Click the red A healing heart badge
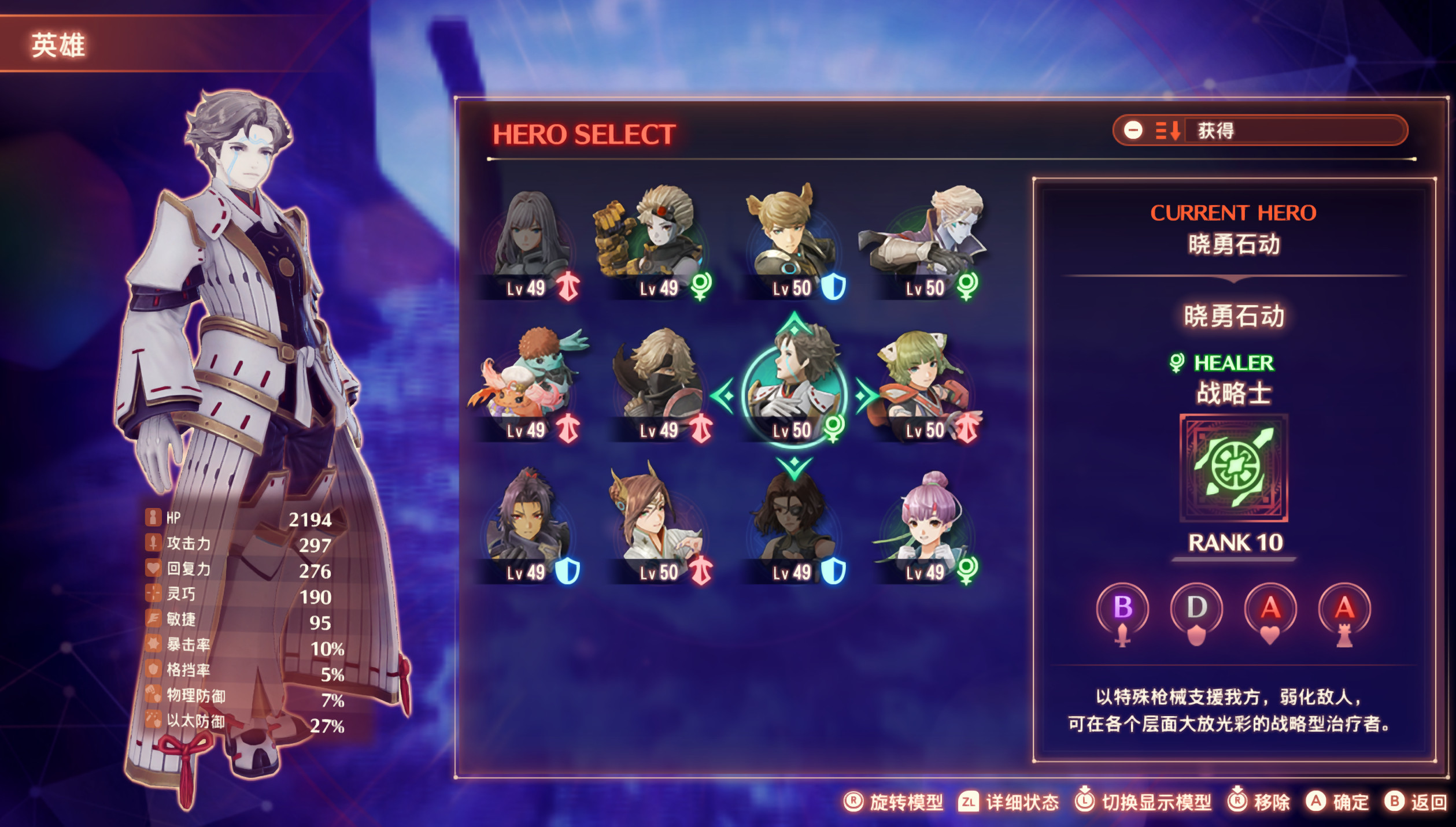This screenshot has width=1456, height=827. [1270, 608]
